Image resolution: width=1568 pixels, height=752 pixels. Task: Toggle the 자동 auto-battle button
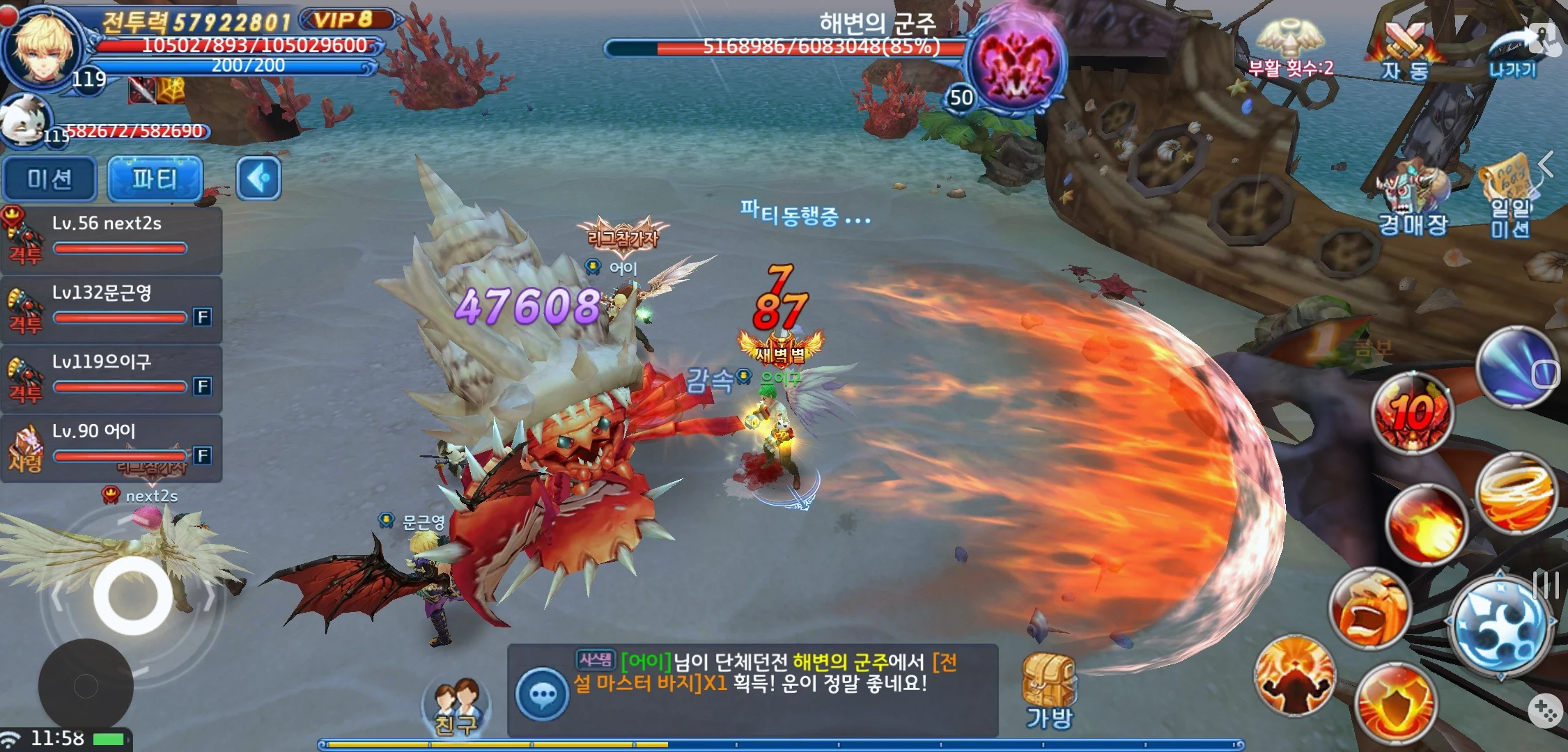[x=1405, y=50]
